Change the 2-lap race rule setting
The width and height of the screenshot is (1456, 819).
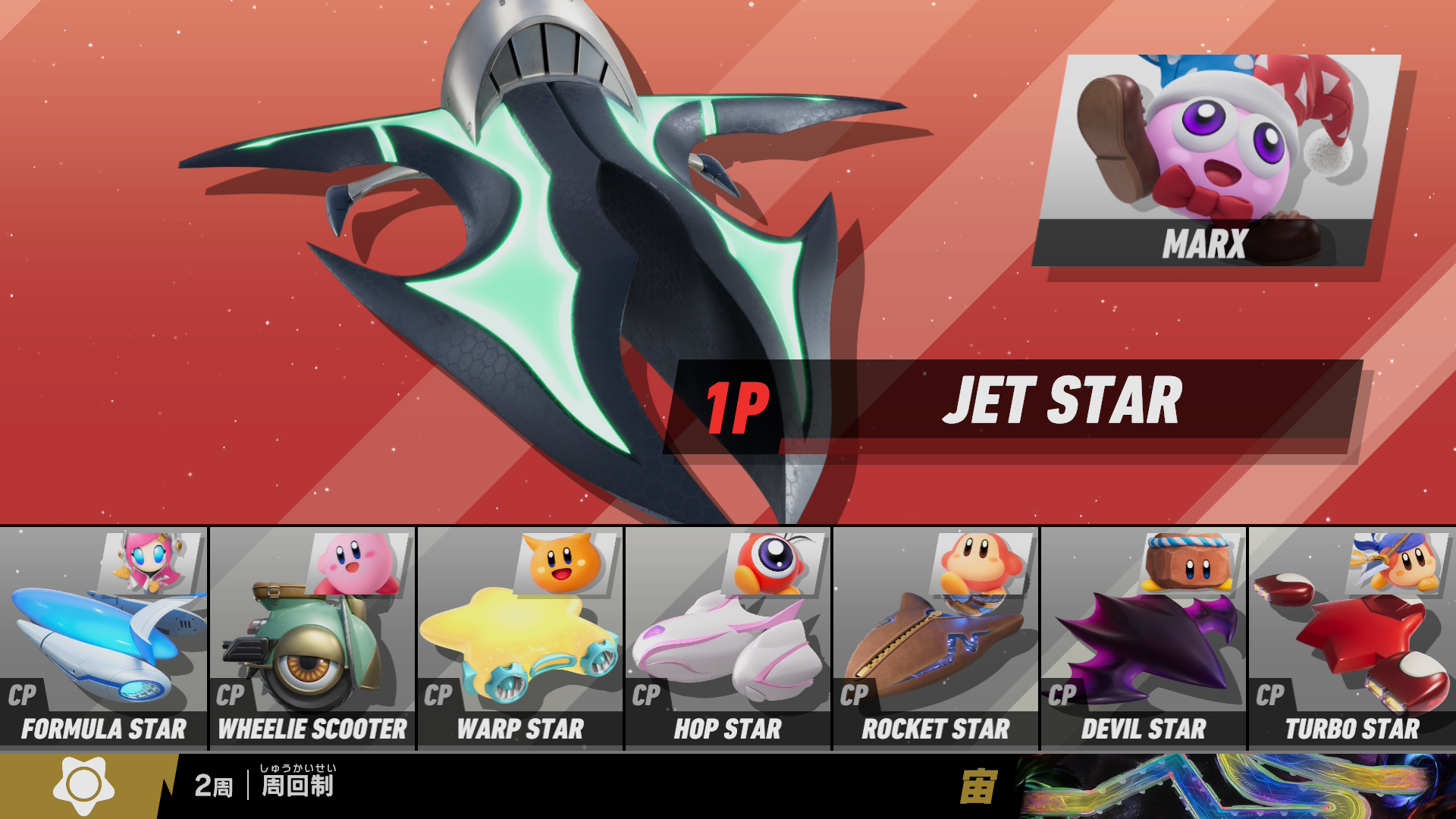[x=265, y=786]
